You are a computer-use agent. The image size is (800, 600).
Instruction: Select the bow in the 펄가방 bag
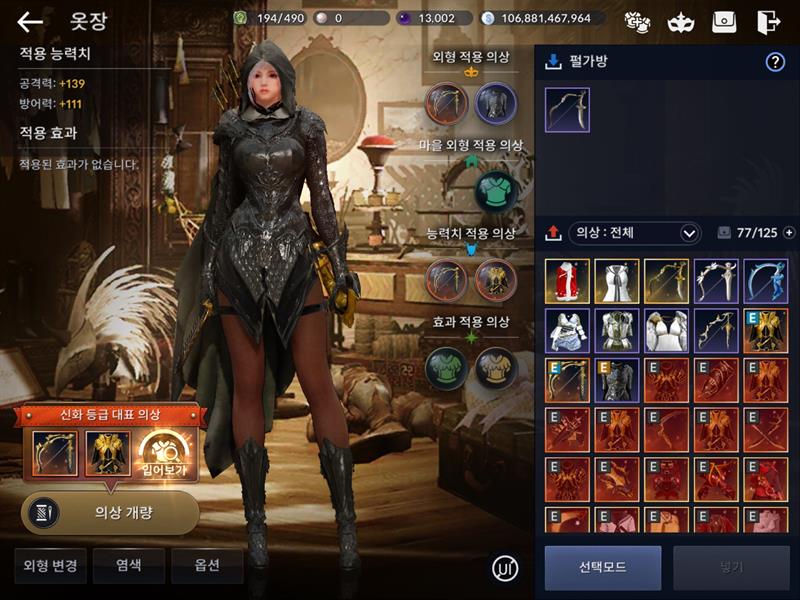coord(567,110)
